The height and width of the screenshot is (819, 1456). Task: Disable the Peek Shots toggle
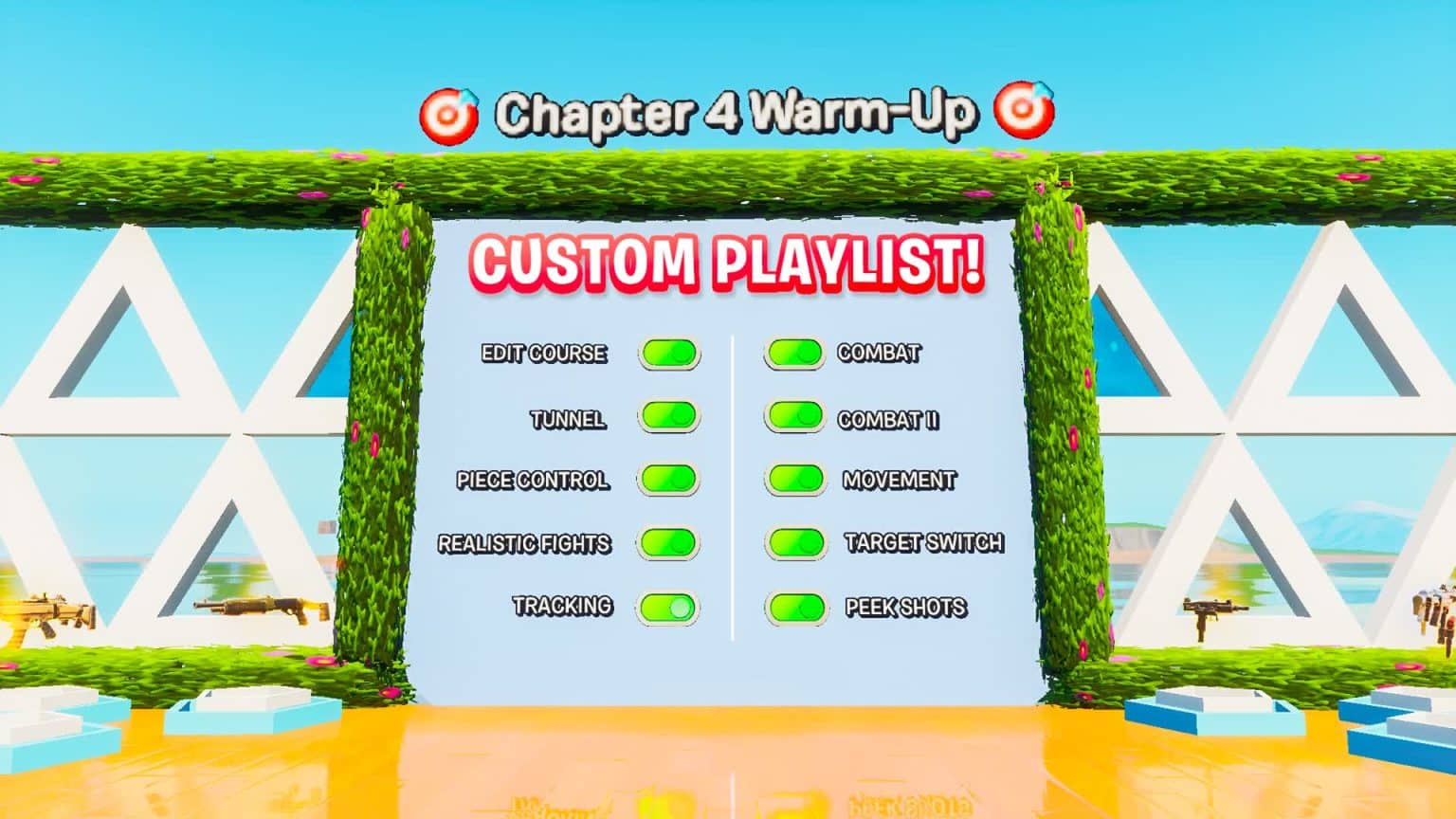[x=797, y=607]
